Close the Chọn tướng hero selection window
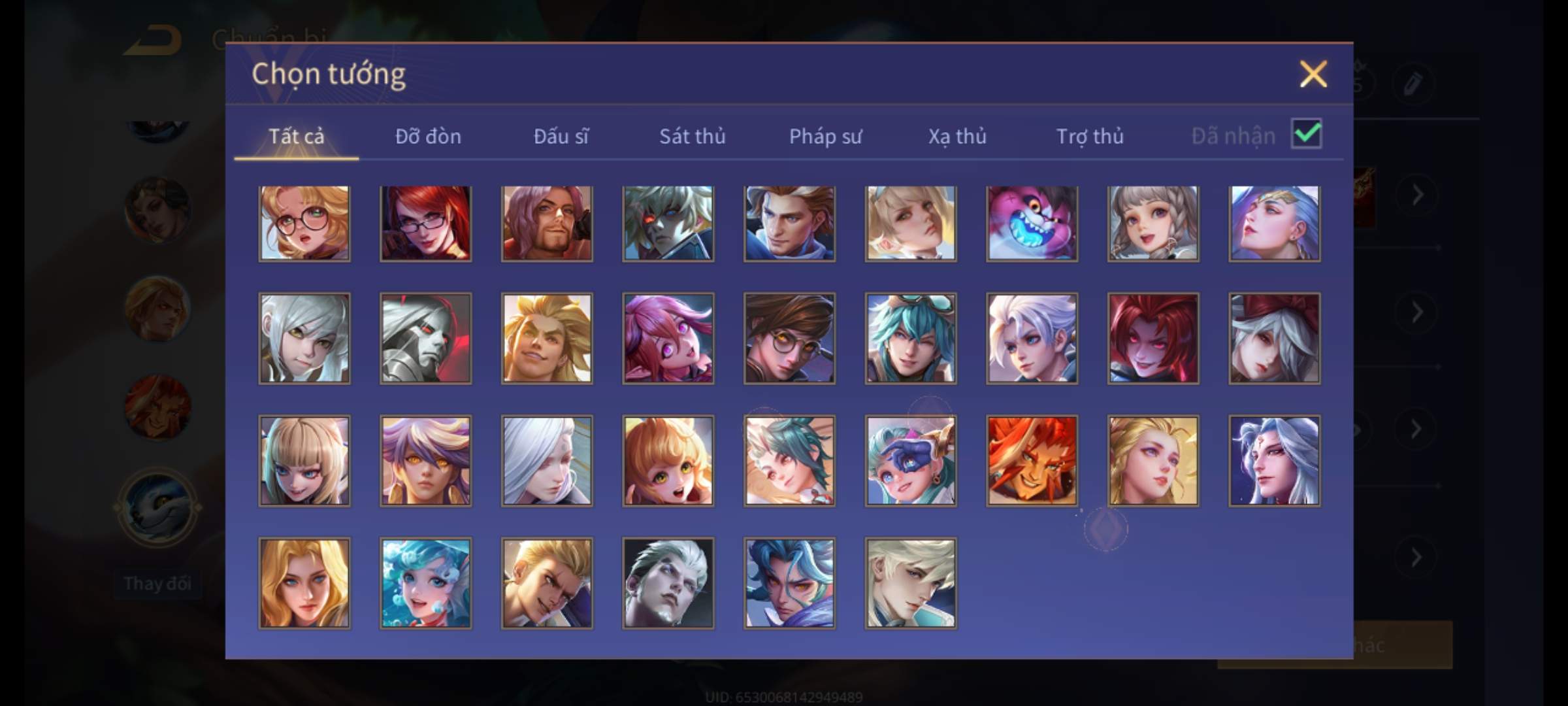 1313,74
